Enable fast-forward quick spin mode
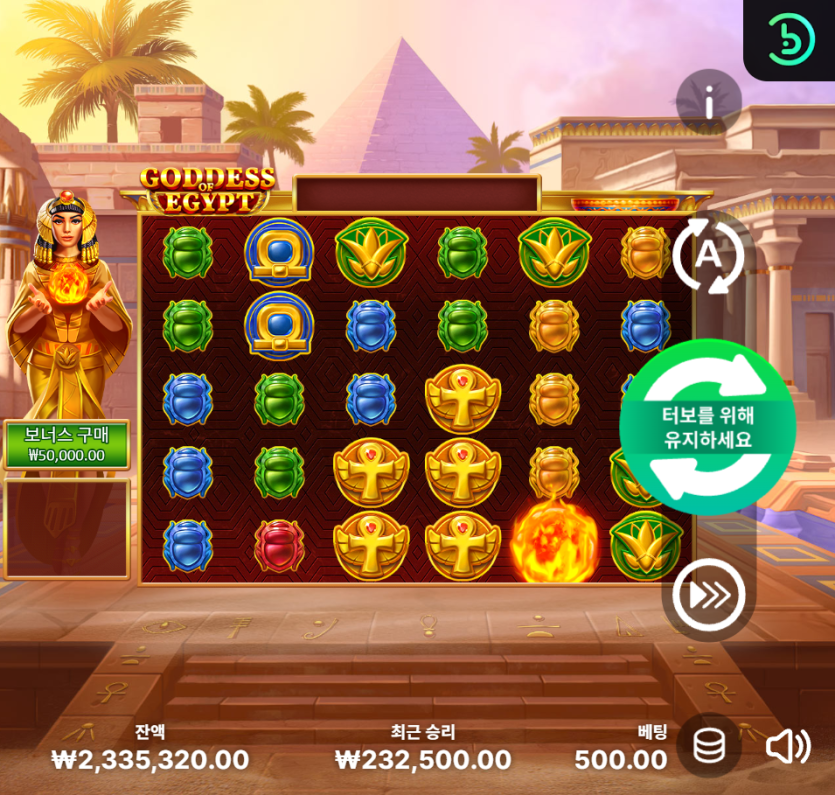 pyautogui.click(x=708, y=596)
